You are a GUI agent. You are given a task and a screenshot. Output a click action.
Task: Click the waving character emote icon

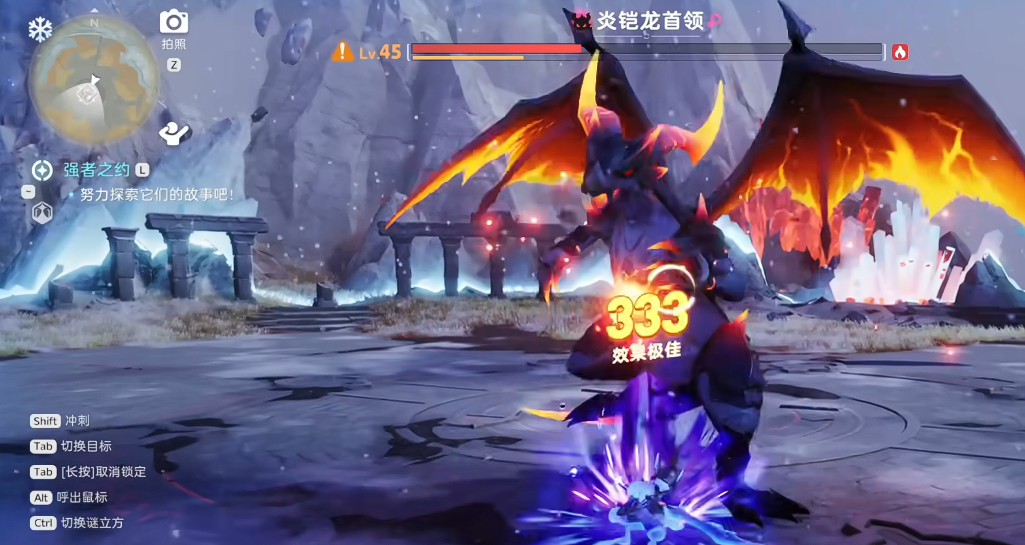(x=174, y=132)
